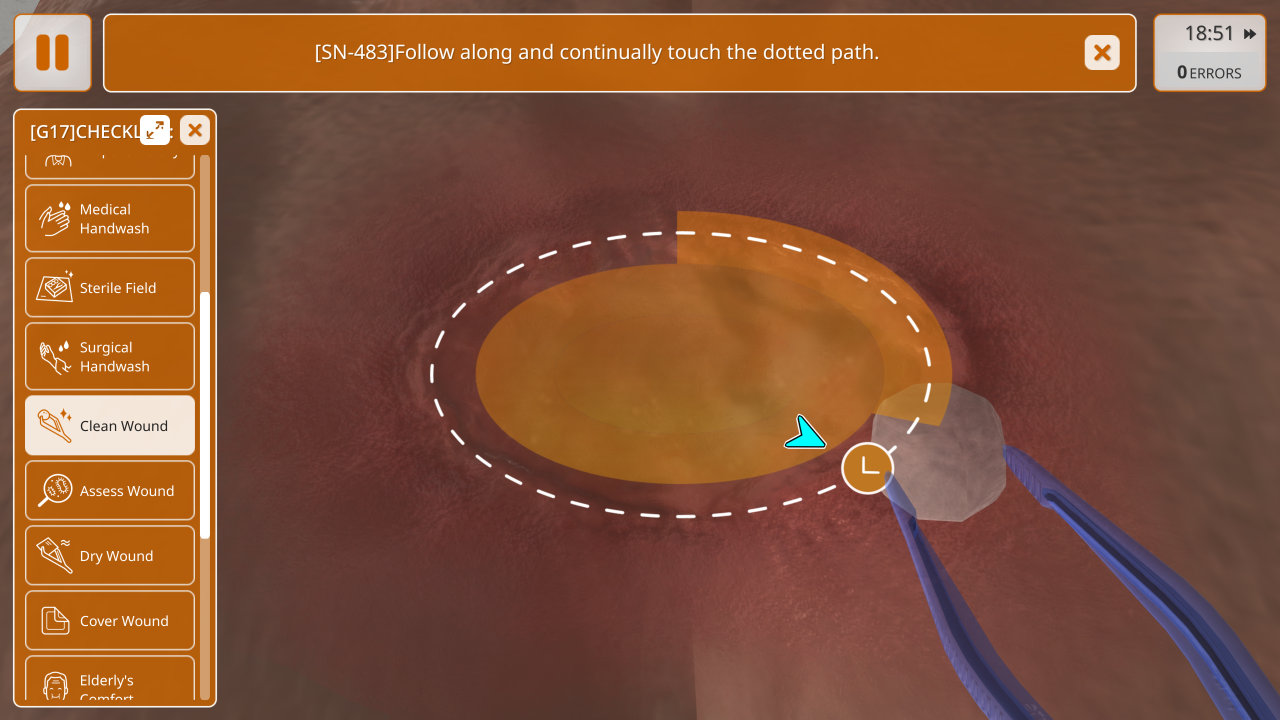Screen dimensions: 1280x720
Task: Open the Cover Wound checklist step
Action: pos(110,620)
